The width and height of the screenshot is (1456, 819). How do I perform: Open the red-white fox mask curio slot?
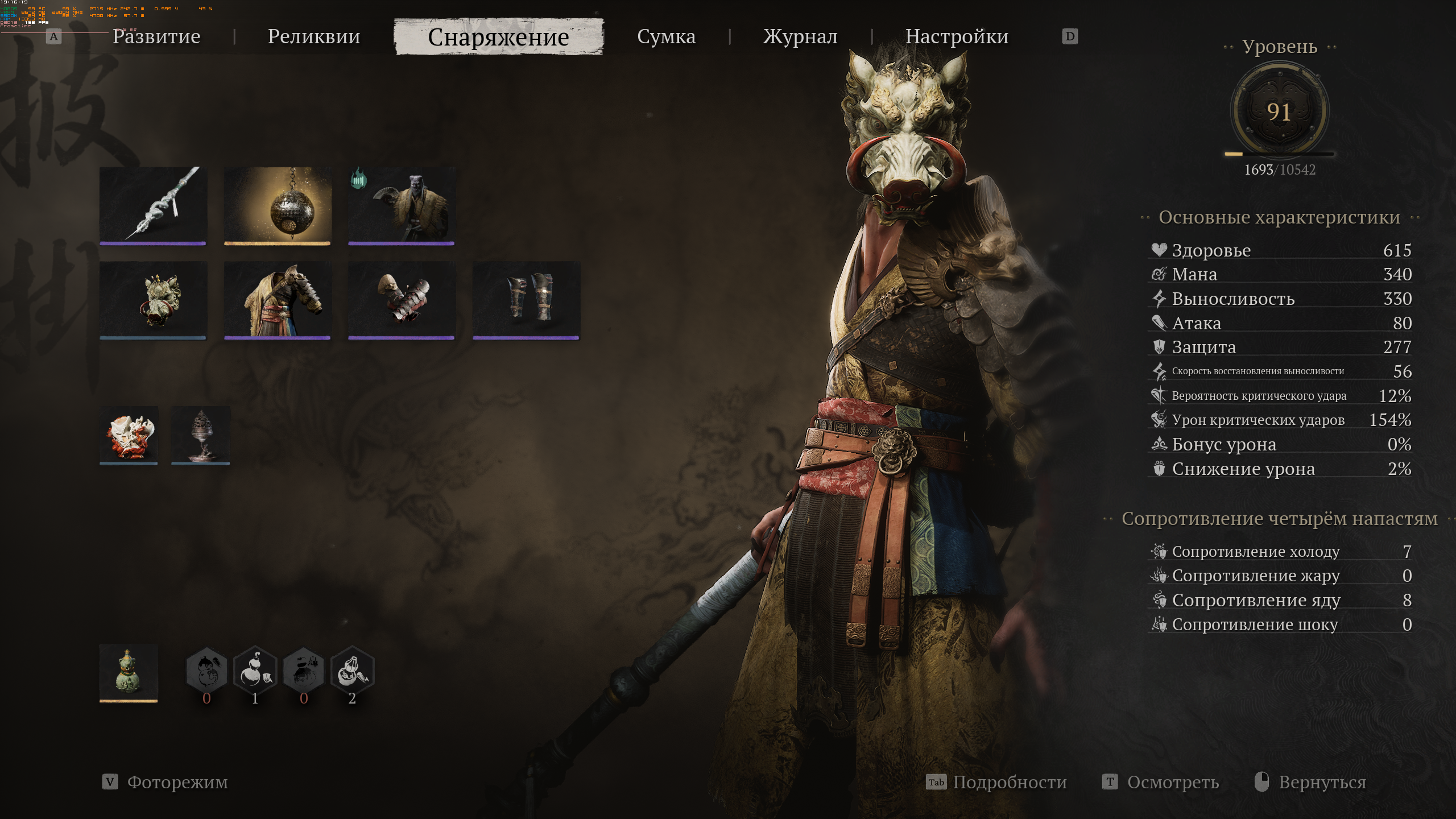(129, 435)
